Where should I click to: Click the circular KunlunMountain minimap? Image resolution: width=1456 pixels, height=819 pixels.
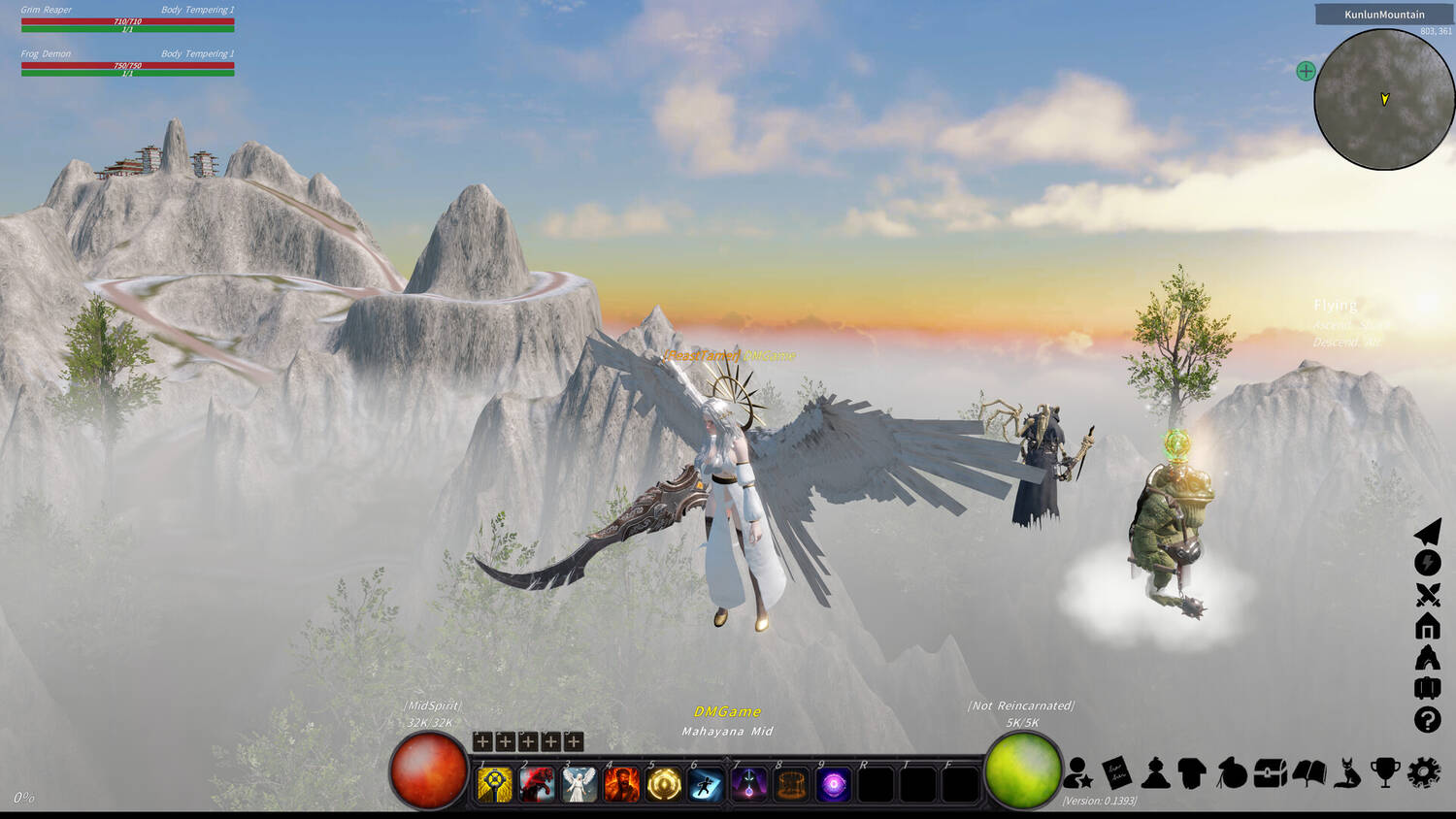tap(1384, 99)
